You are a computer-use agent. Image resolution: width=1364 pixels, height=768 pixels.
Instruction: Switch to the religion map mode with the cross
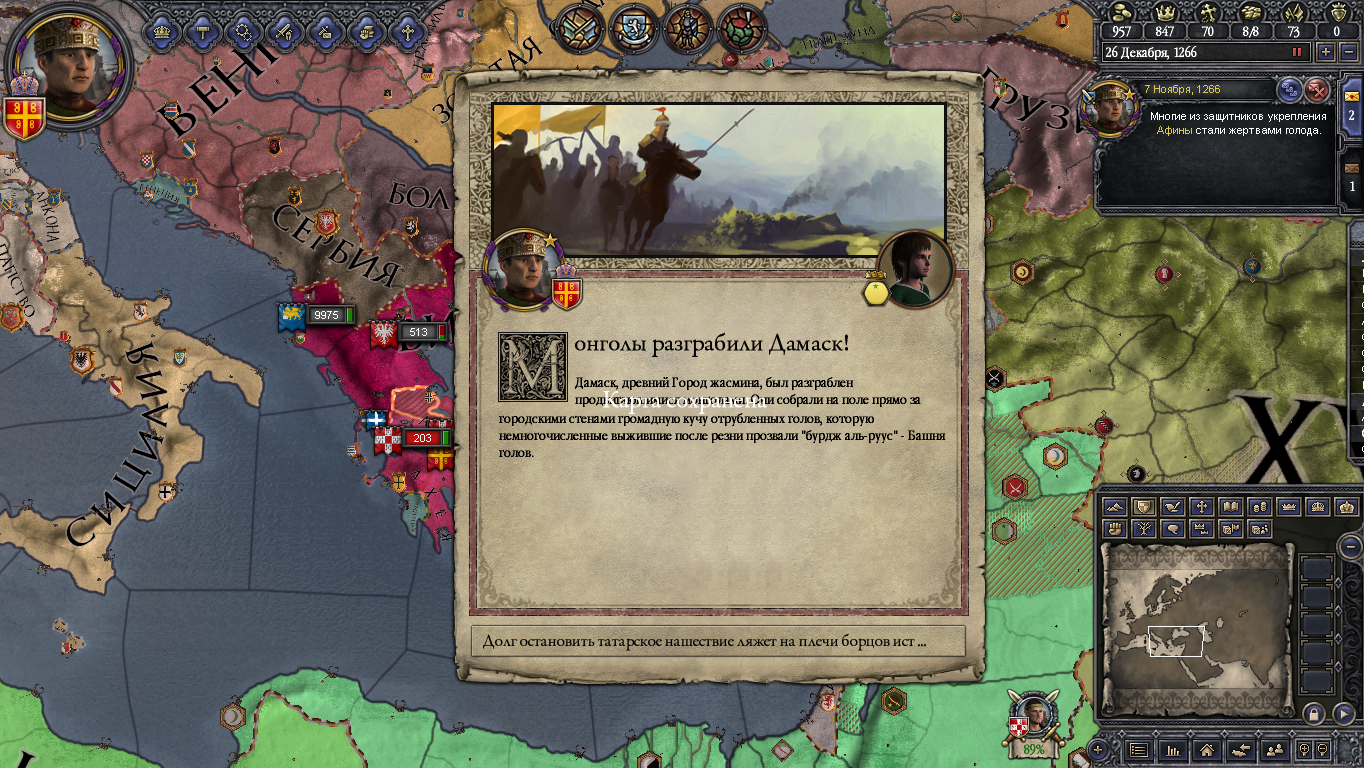pos(1201,507)
